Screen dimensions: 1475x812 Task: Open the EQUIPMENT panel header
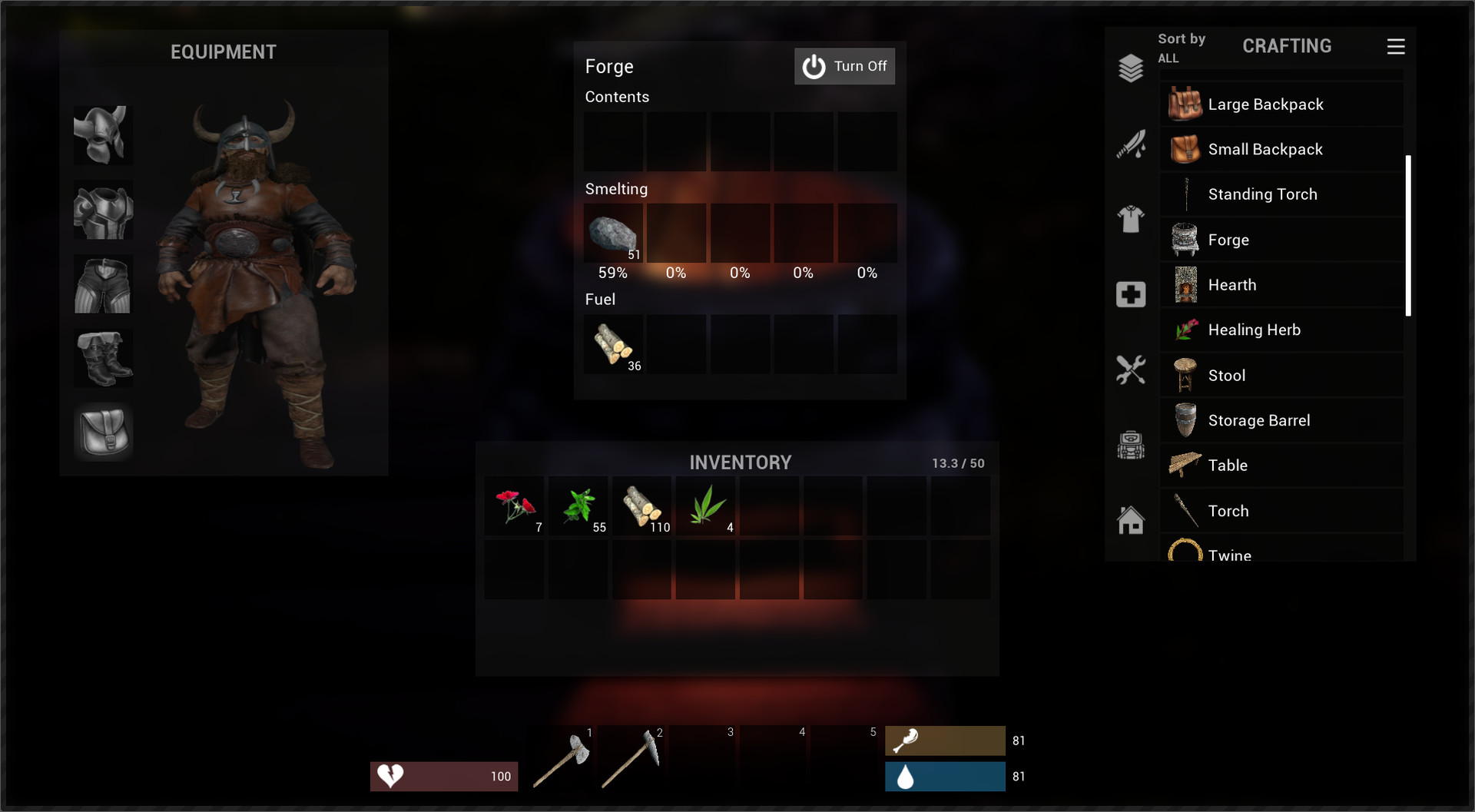pyautogui.click(x=223, y=51)
